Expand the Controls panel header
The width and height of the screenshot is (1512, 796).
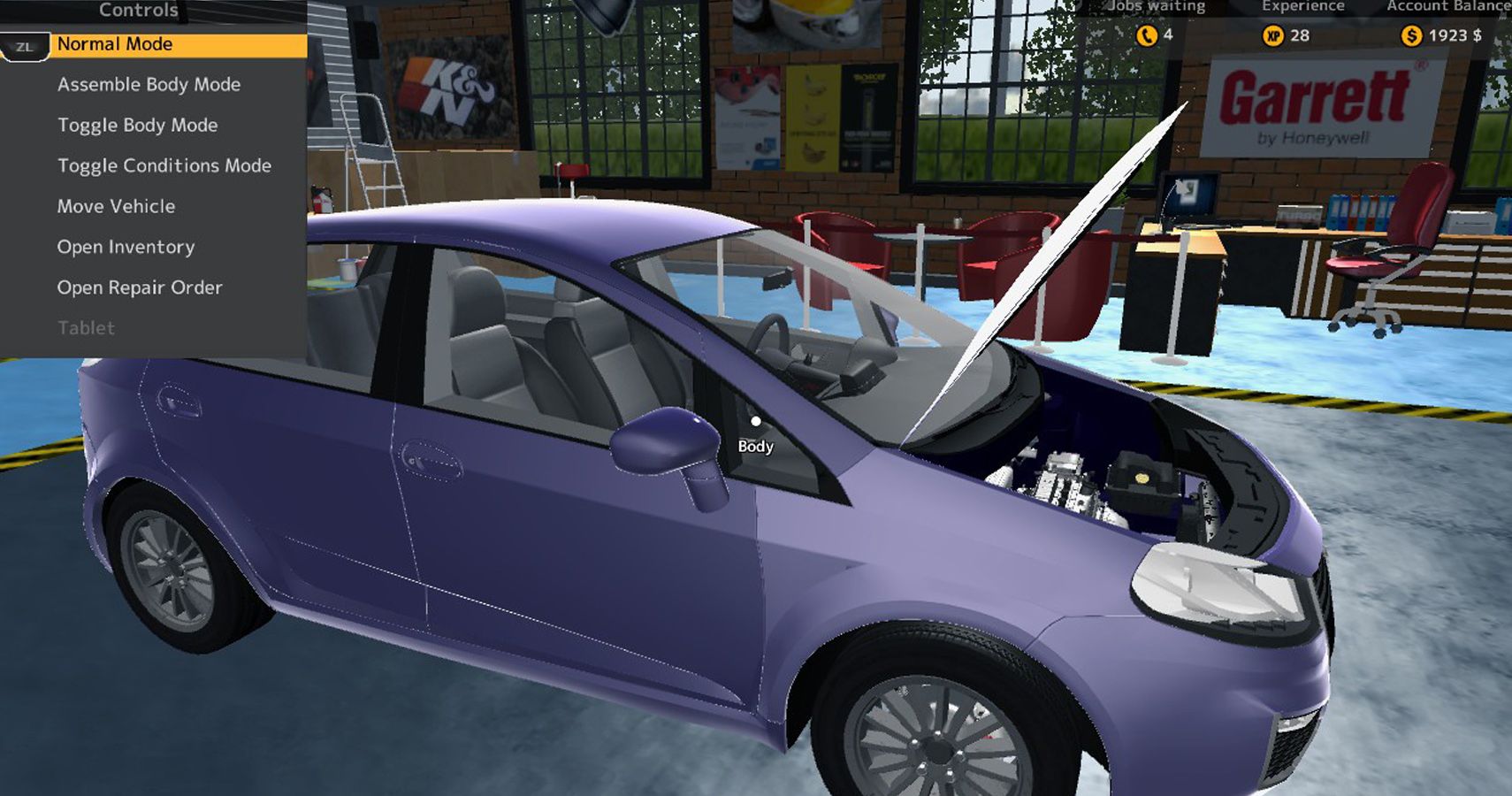pyautogui.click(x=138, y=11)
